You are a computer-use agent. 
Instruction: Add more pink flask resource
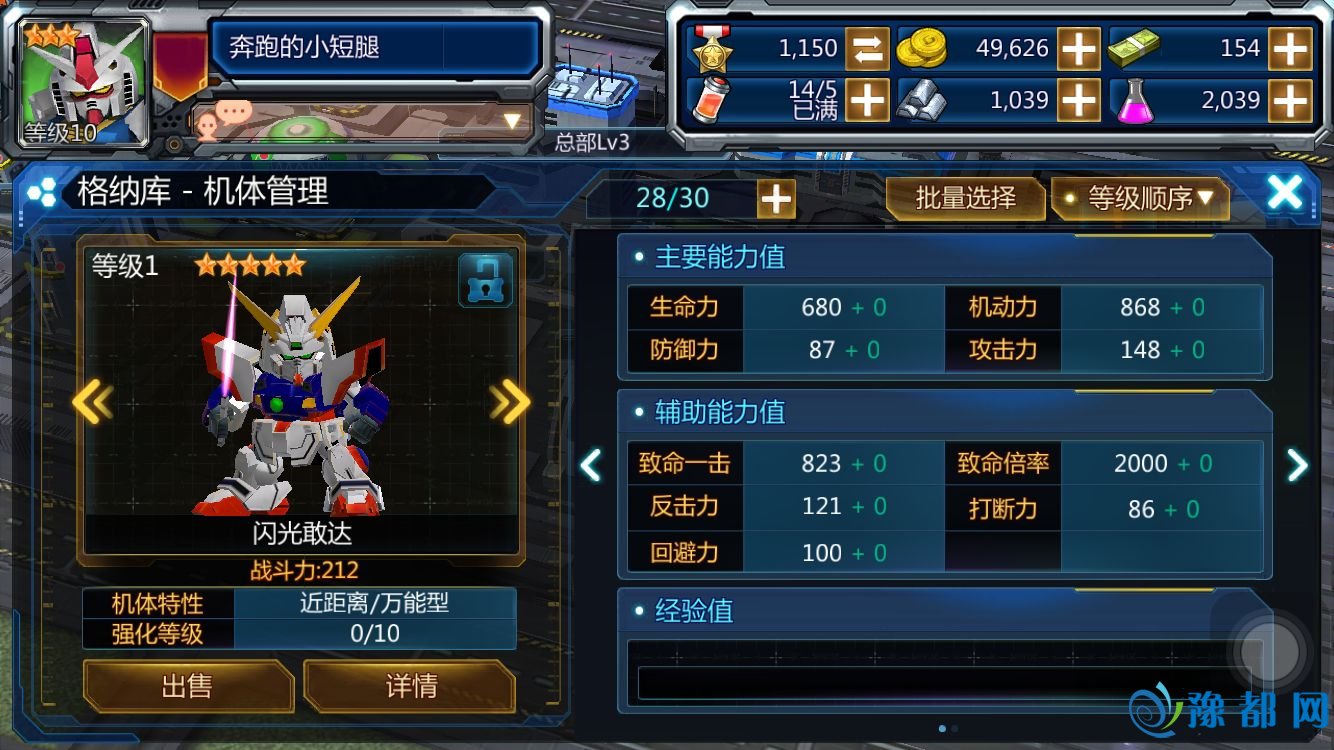1290,100
